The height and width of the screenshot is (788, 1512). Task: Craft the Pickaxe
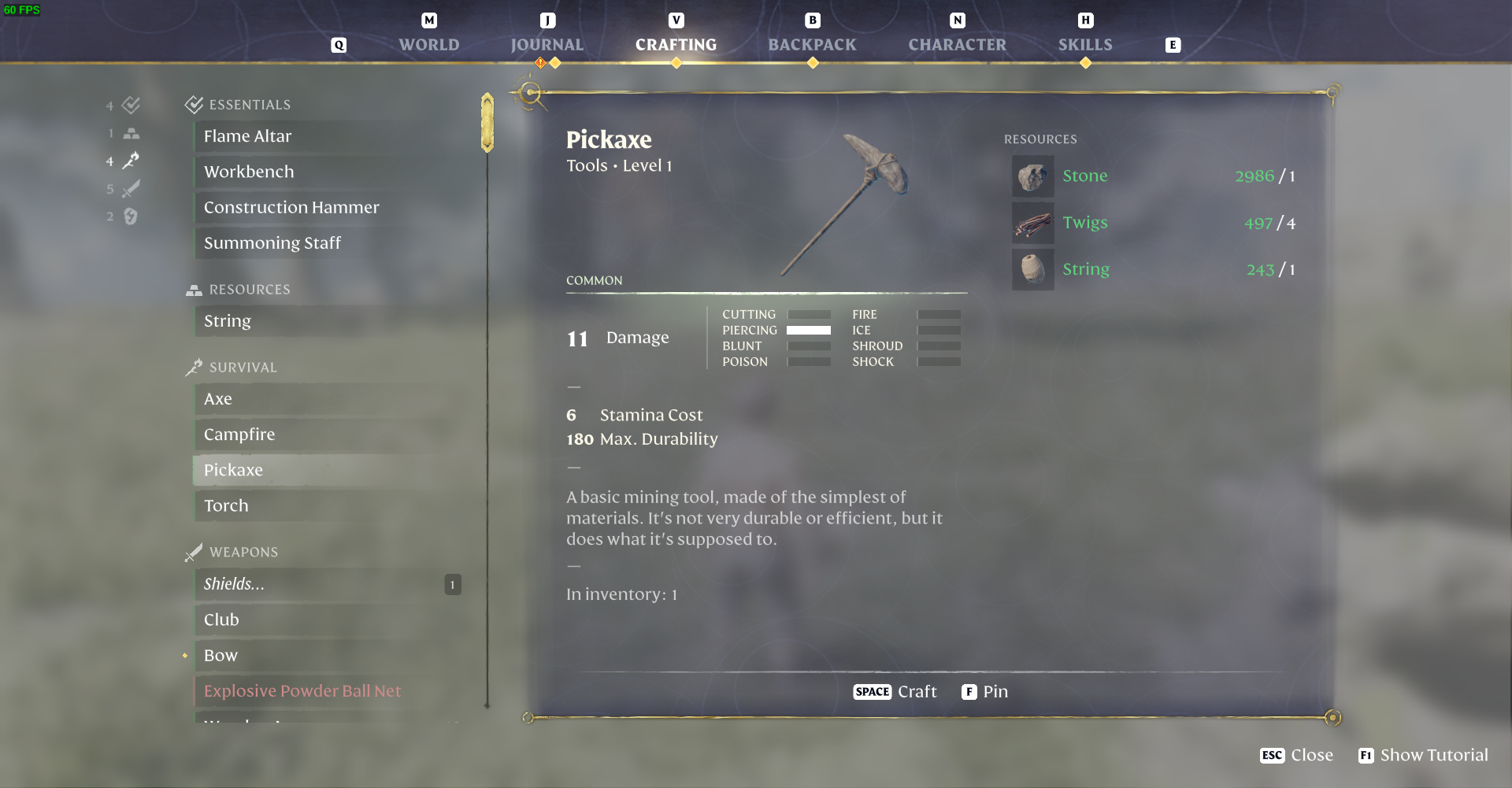(x=895, y=691)
